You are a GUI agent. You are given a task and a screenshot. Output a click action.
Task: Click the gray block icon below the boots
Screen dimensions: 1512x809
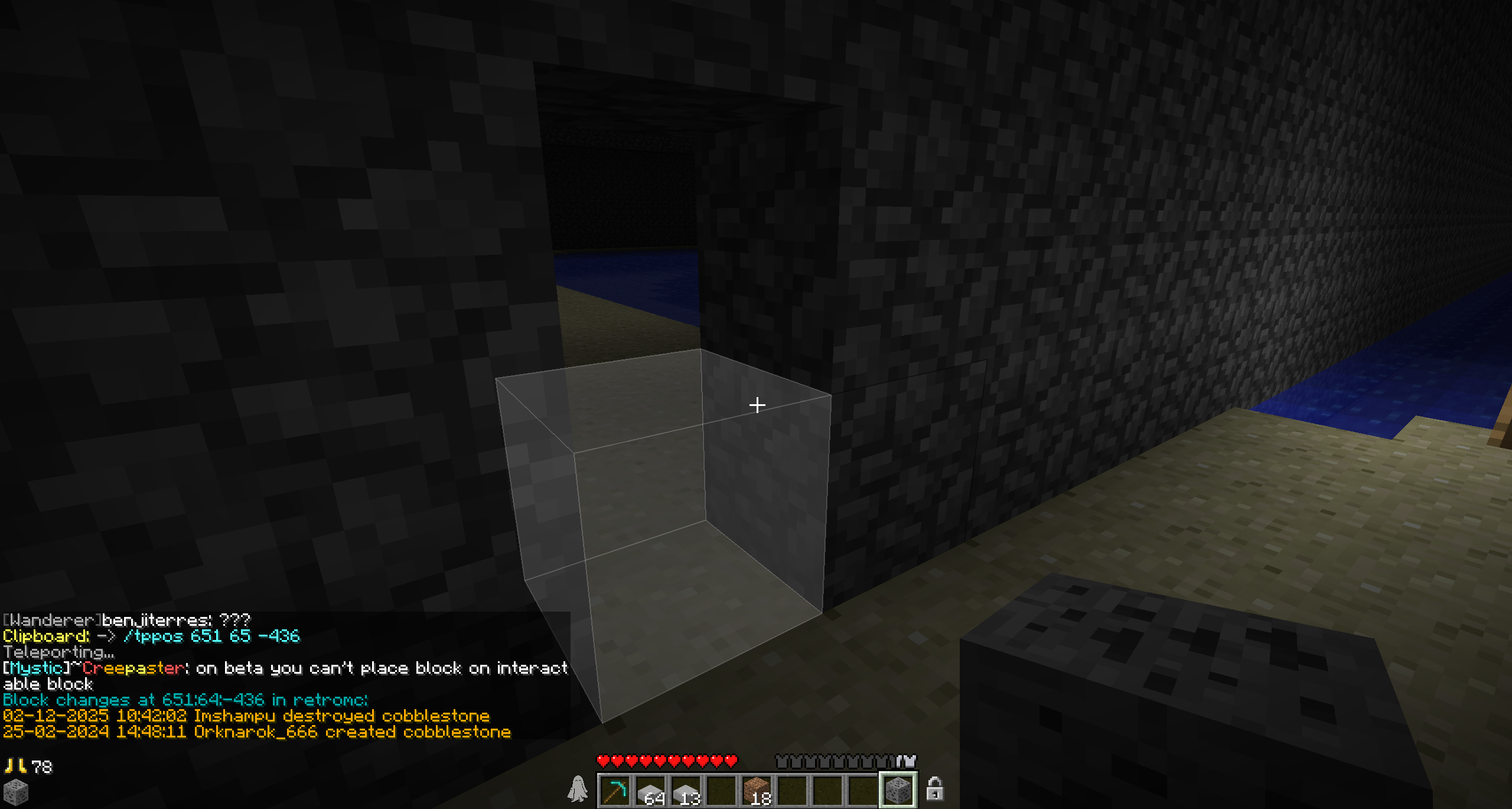tap(15, 792)
